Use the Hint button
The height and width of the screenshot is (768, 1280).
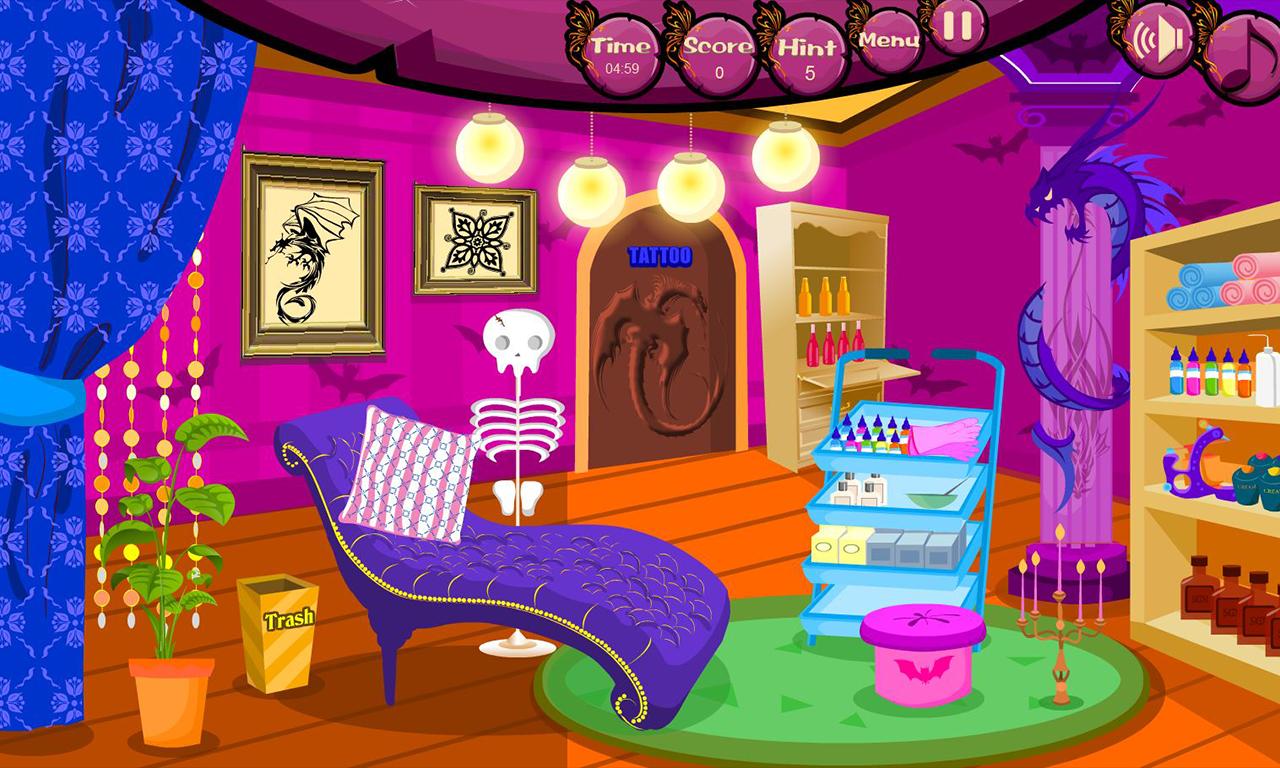click(810, 56)
